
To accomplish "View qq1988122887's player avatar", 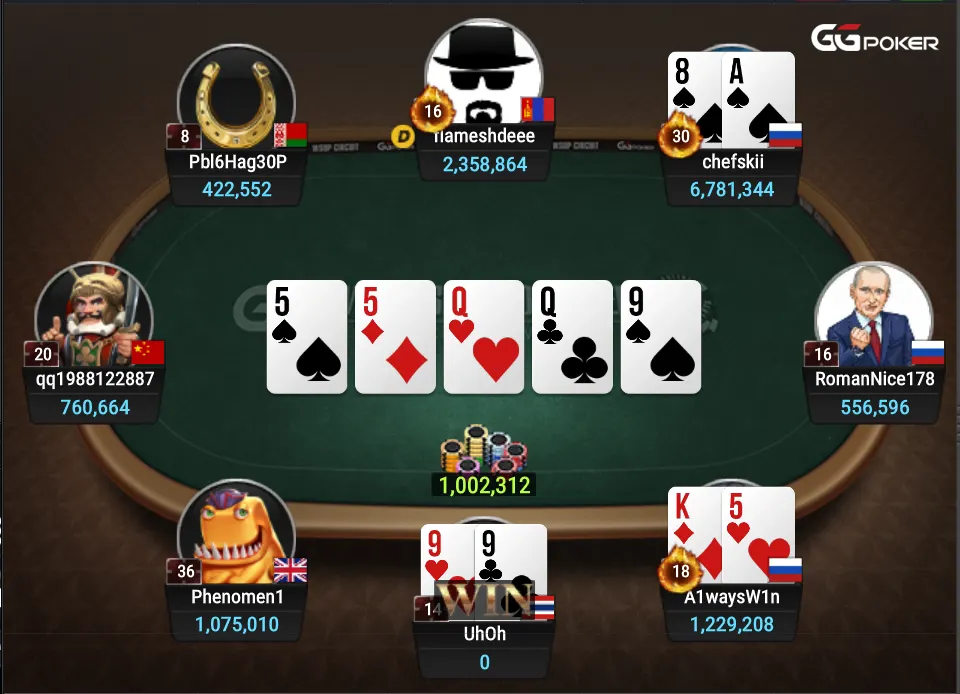I will 92,320.
